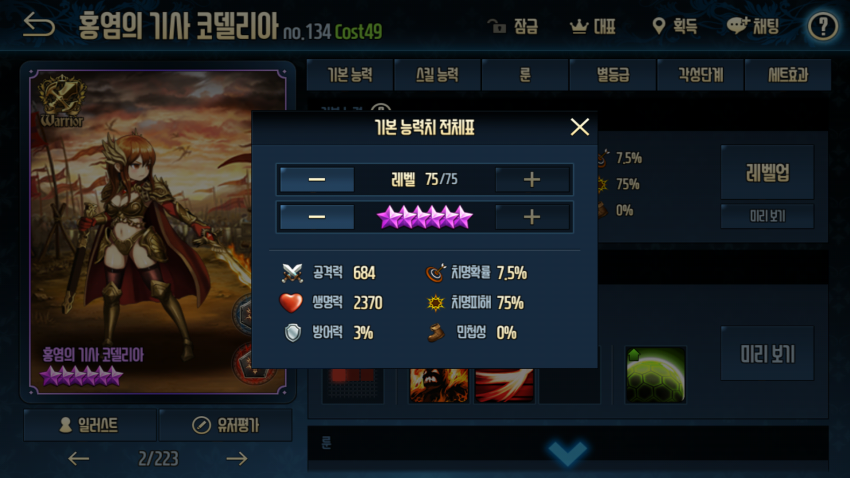
Task: Open the 별등급 tab
Action: click(612, 75)
